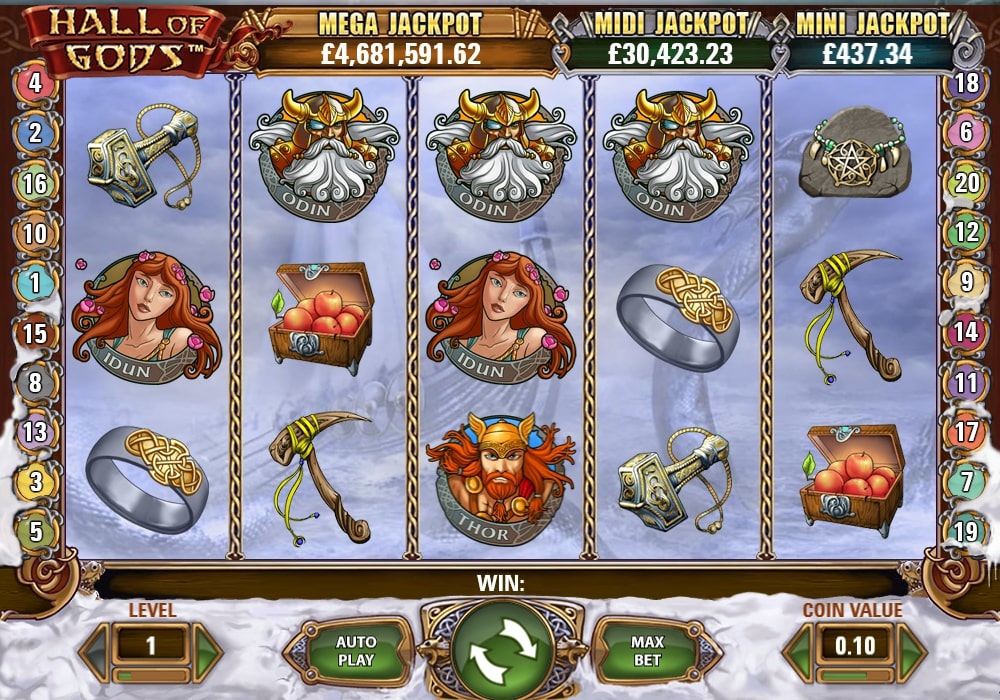Select payline number 5 marker

(35, 531)
